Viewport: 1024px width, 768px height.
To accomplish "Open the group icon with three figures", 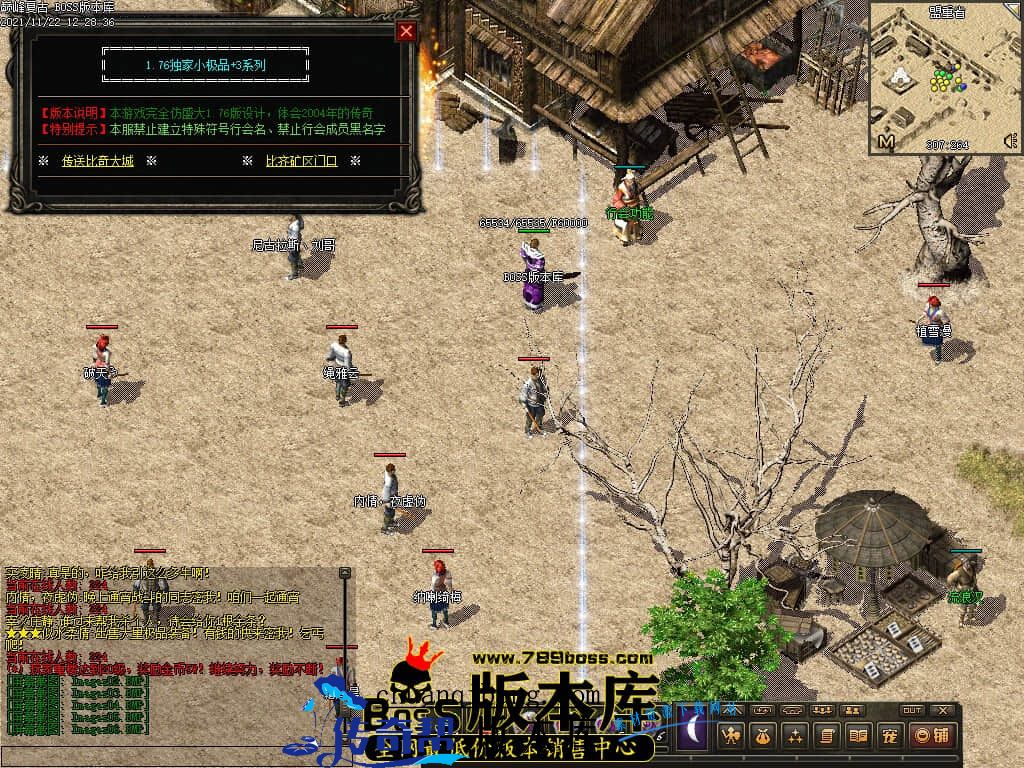I will coord(824,710).
